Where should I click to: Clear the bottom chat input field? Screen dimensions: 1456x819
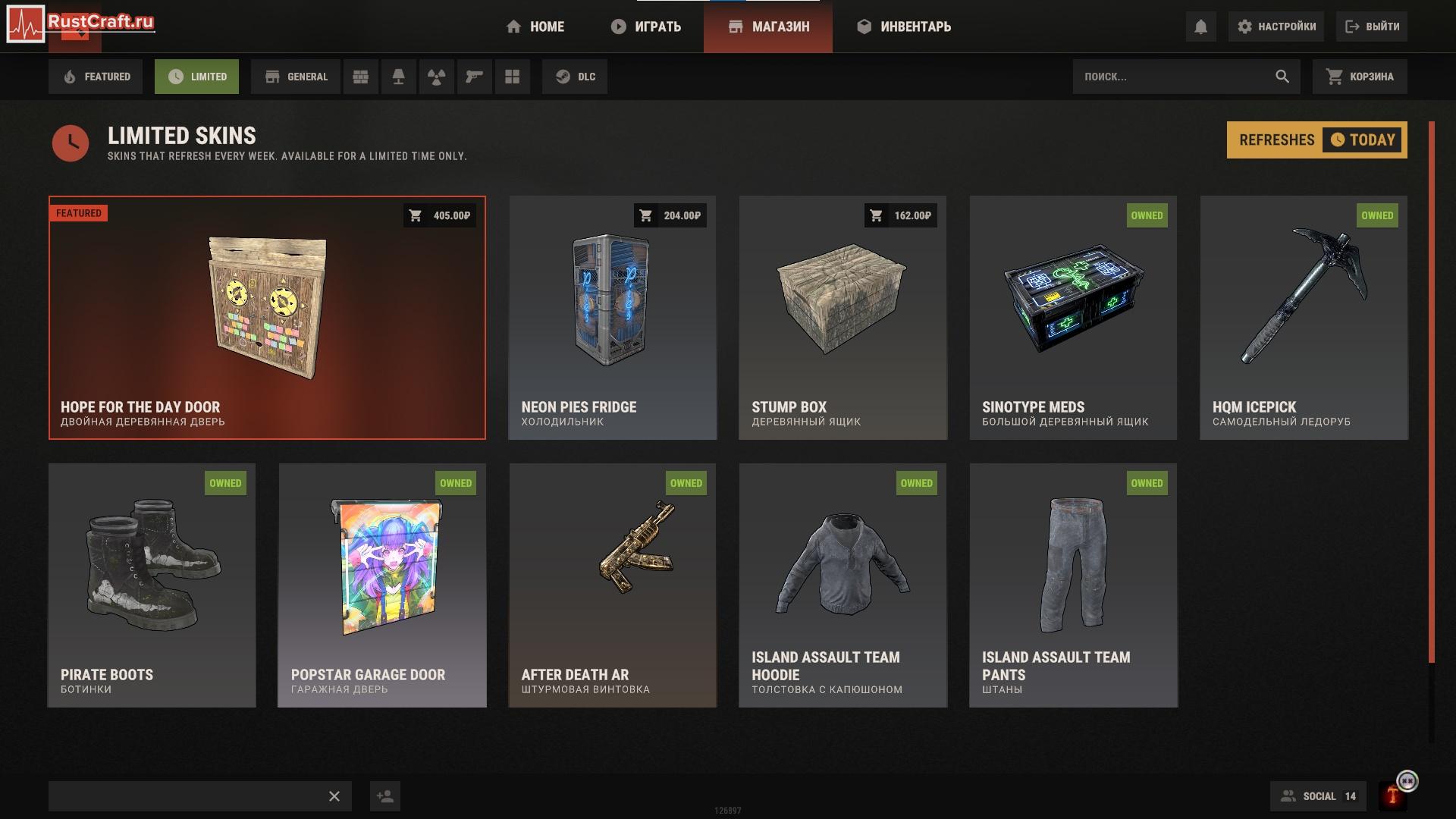(x=334, y=796)
